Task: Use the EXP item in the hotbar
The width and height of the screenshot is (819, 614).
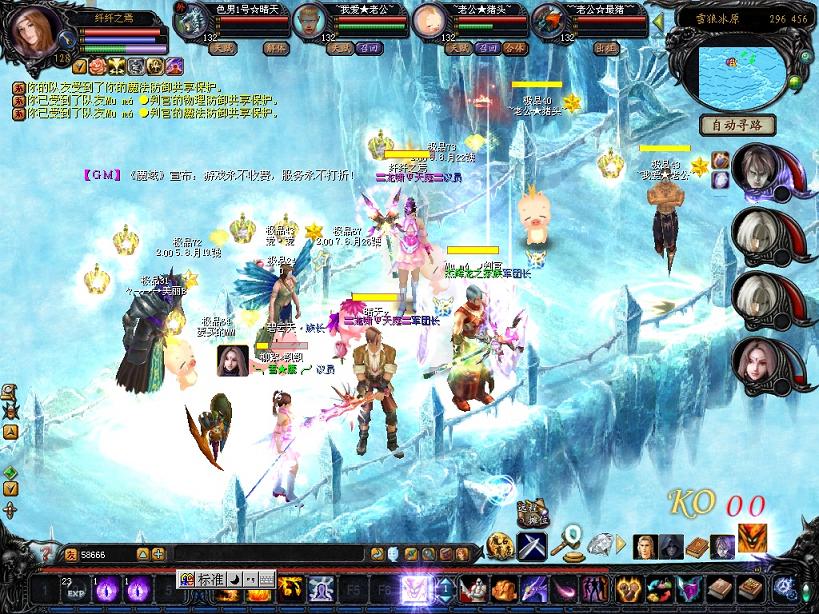Action: coord(74,586)
